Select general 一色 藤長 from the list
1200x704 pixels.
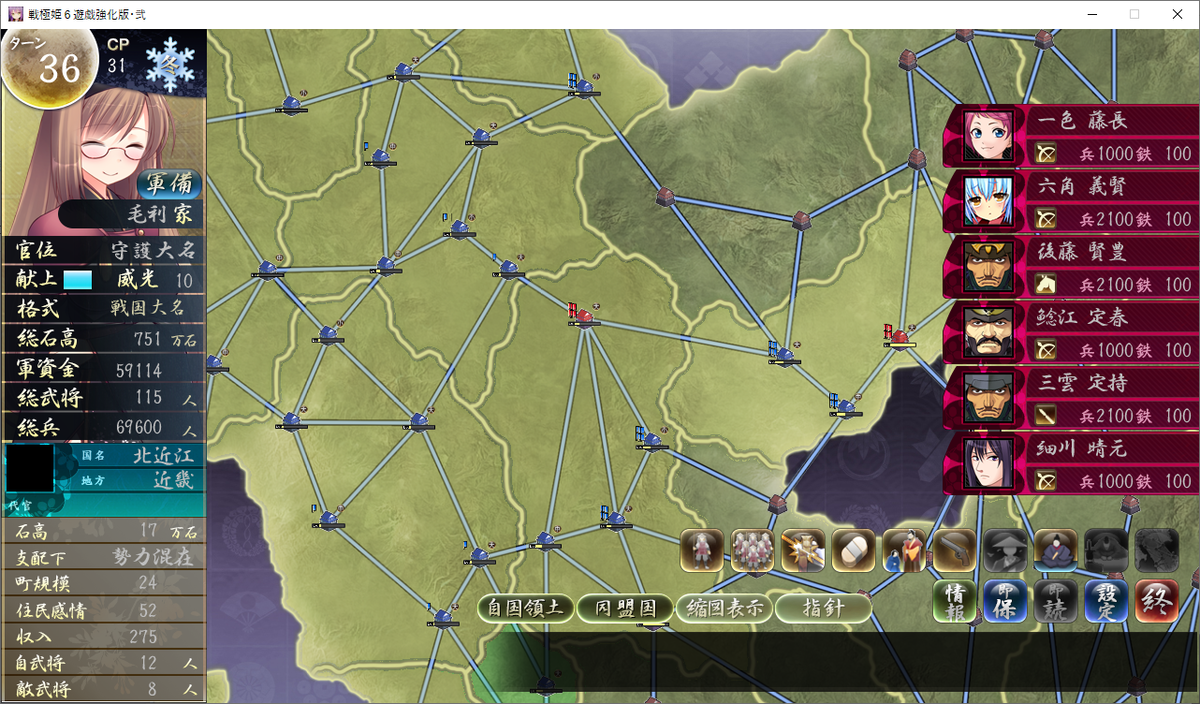click(1070, 136)
